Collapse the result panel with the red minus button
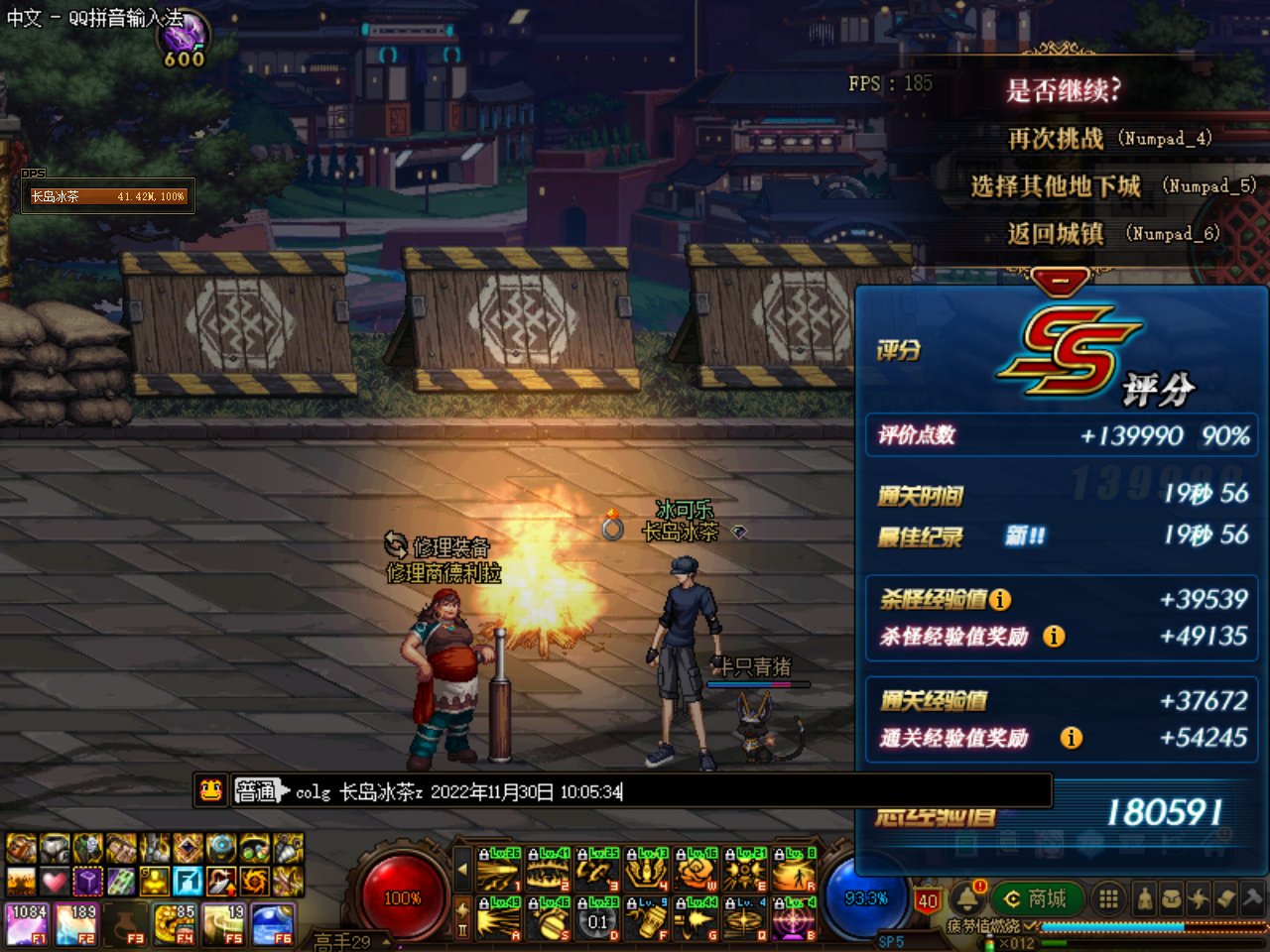This screenshot has height=952, width=1270. (x=1060, y=282)
